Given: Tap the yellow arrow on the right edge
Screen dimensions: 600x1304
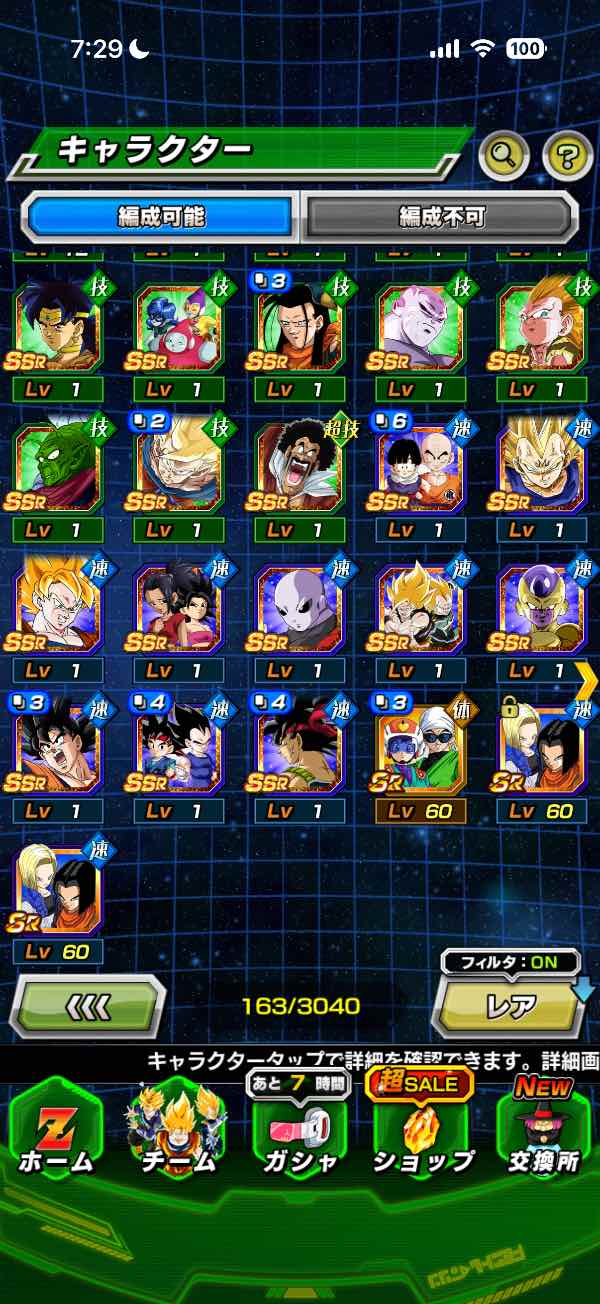Looking at the screenshot, I should coord(587,678).
